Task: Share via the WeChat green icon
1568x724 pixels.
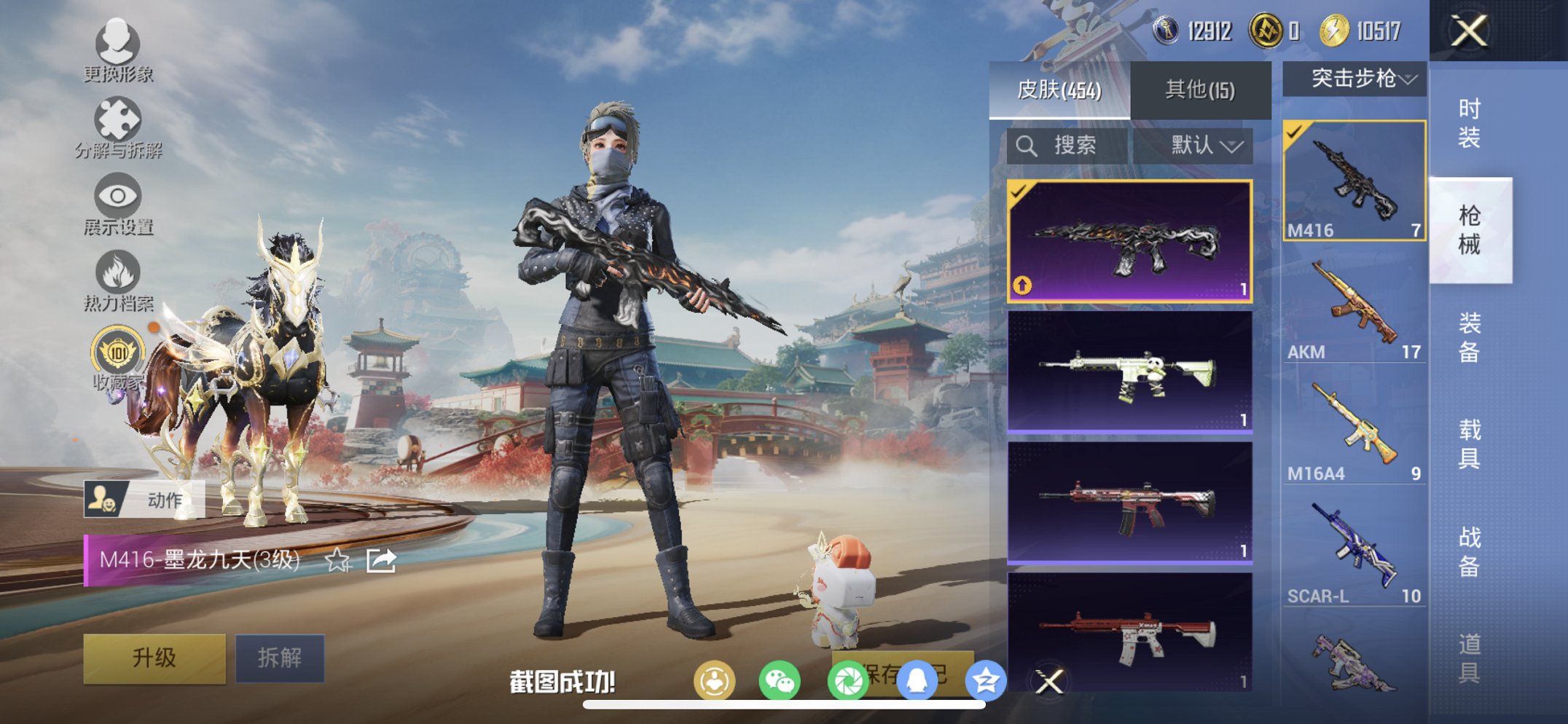Action: pyautogui.click(x=780, y=679)
